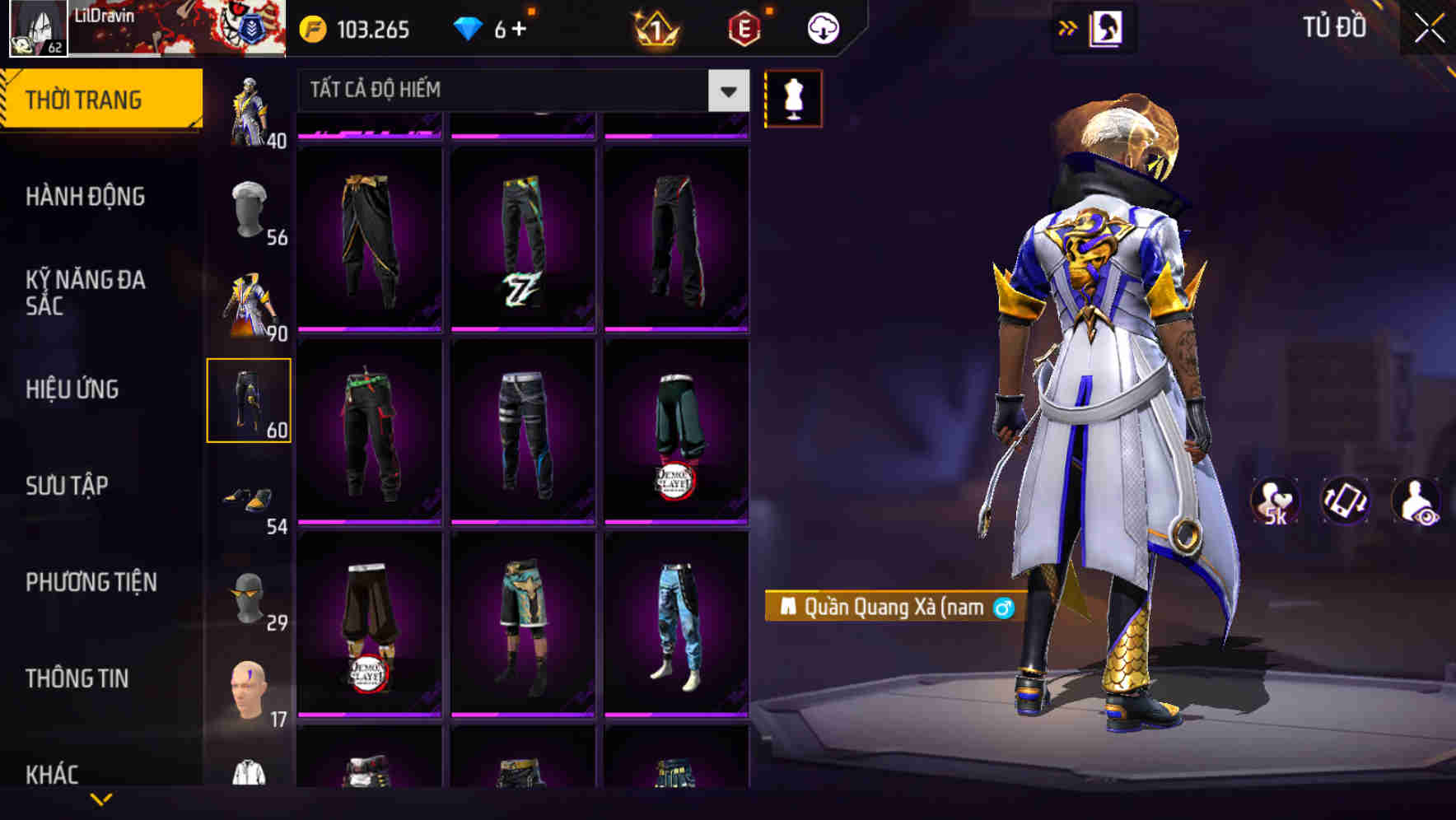This screenshot has width=1456, height=820.
Task: Open the Tất Cả Độ Hiếm rarity dropdown
Action: pyautogui.click(x=519, y=90)
